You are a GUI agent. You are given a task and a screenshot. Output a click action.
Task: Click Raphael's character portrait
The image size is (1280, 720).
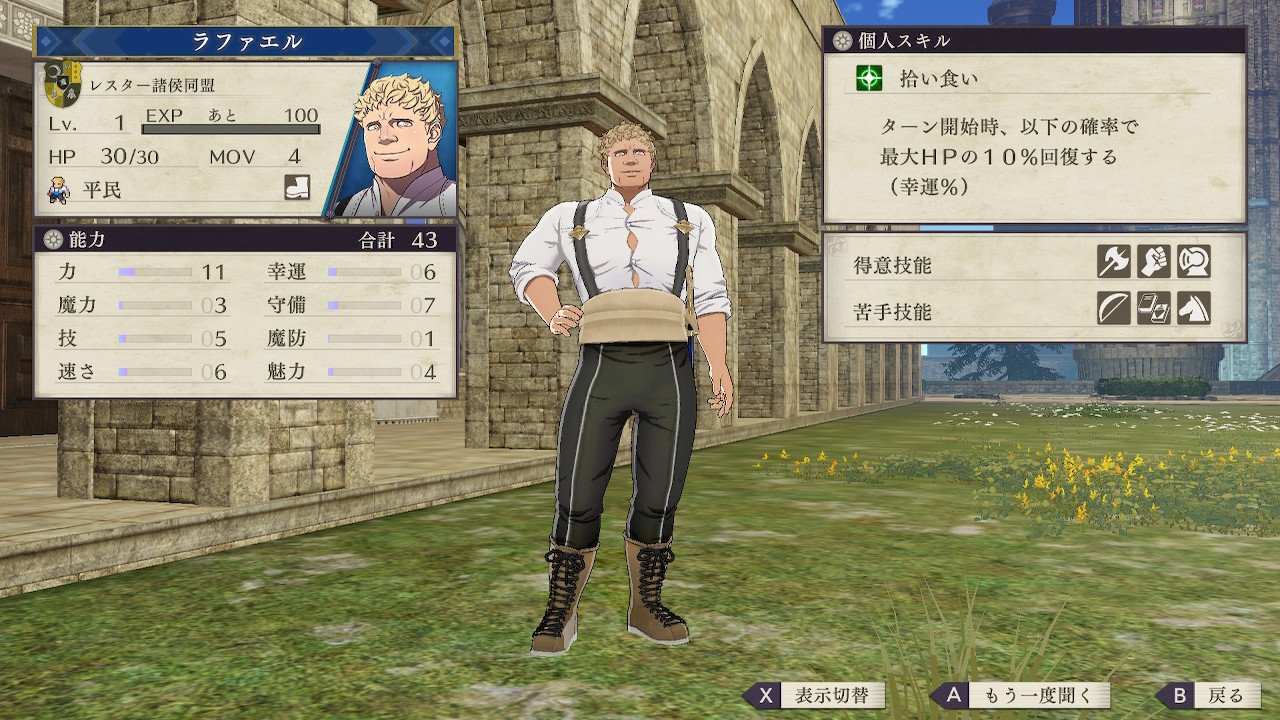point(397,140)
